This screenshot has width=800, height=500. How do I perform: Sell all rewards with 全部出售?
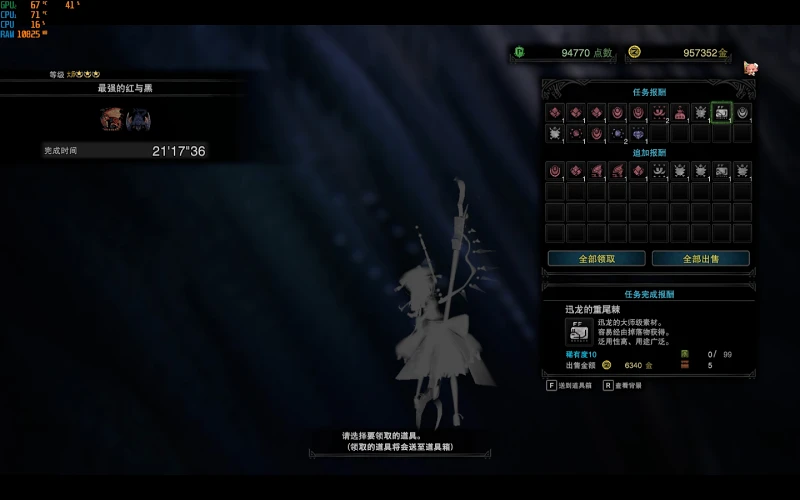point(700,258)
